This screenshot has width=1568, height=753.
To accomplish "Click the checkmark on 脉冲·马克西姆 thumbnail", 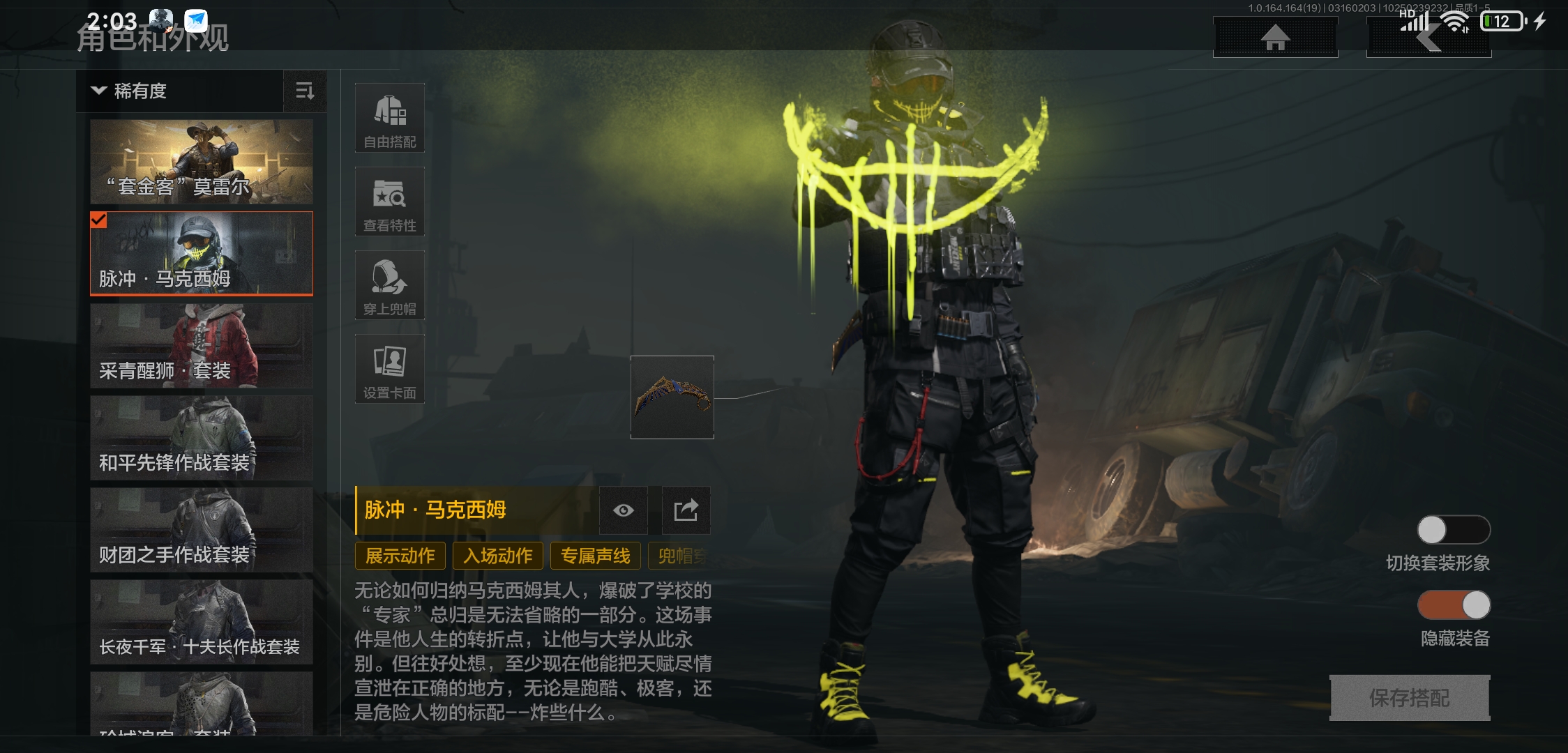I will pyautogui.click(x=99, y=221).
